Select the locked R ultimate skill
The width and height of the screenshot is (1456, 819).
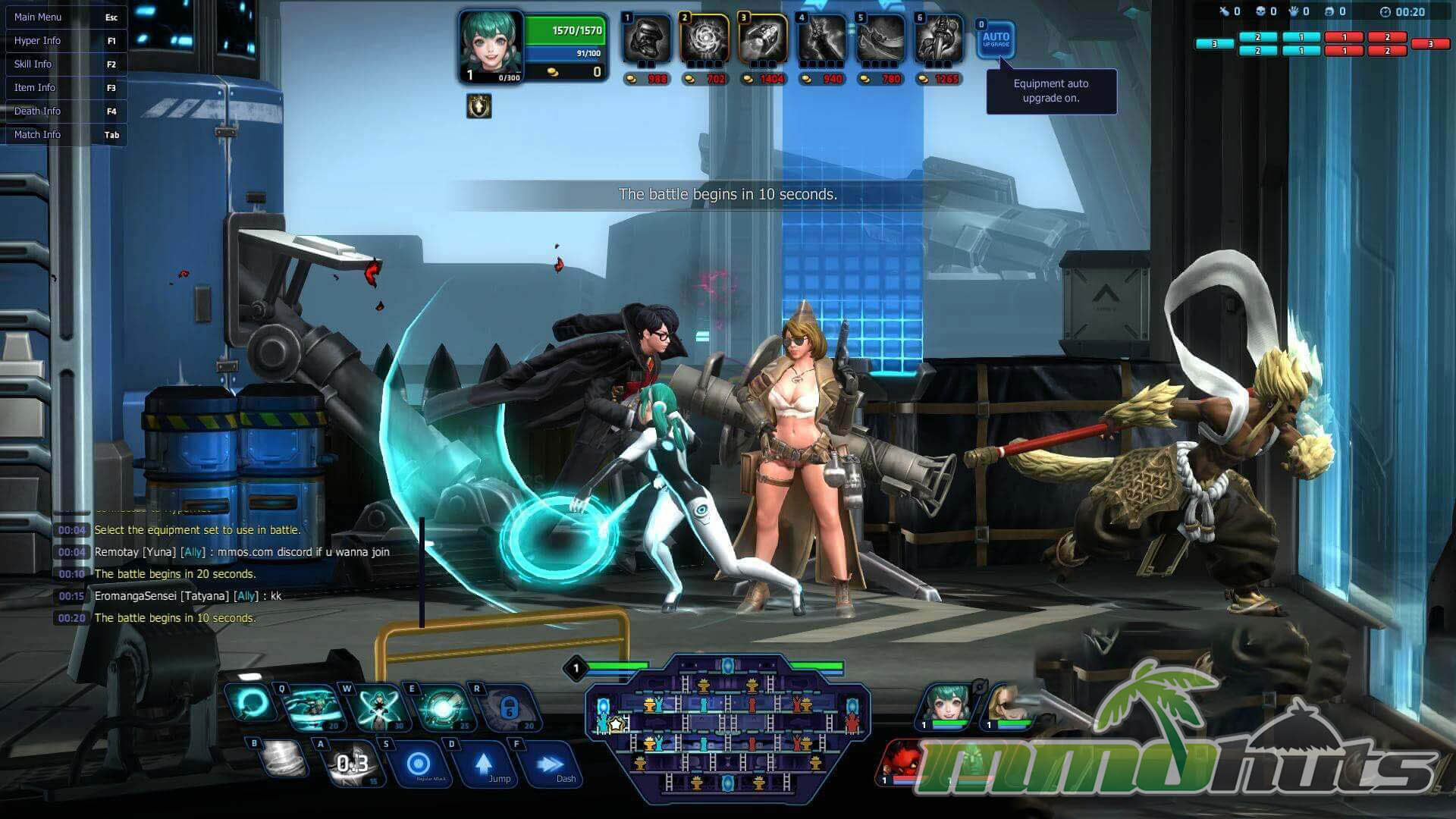pyautogui.click(x=508, y=707)
